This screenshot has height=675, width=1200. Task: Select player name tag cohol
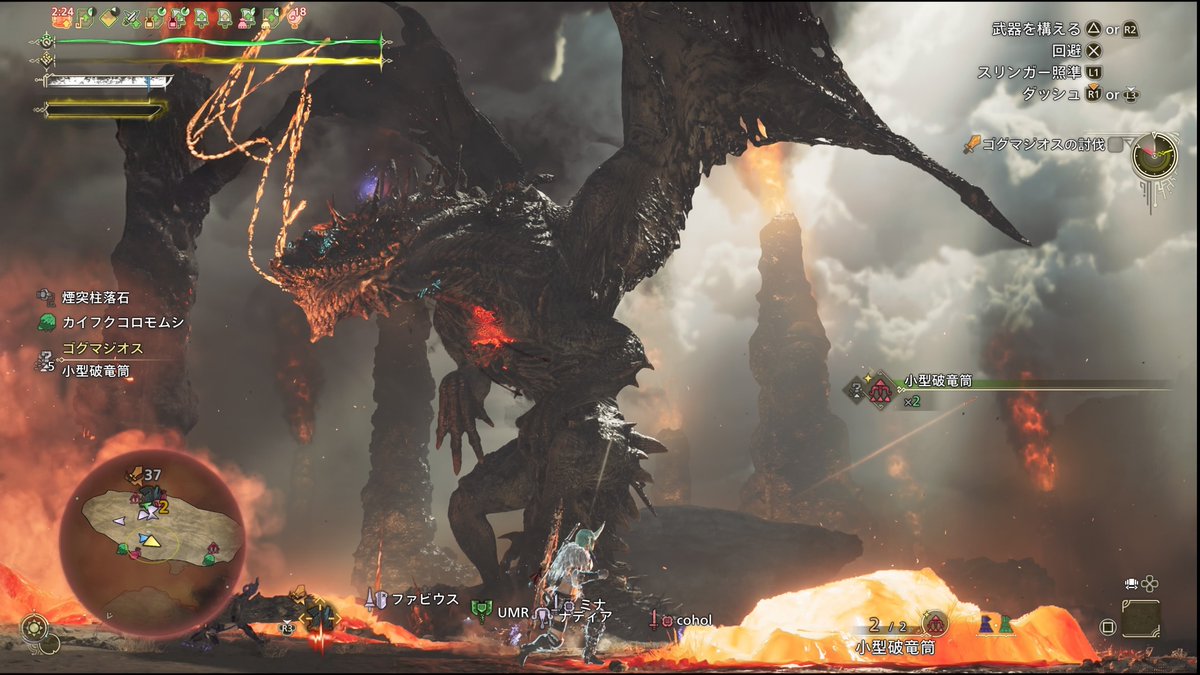coord(692,620)
